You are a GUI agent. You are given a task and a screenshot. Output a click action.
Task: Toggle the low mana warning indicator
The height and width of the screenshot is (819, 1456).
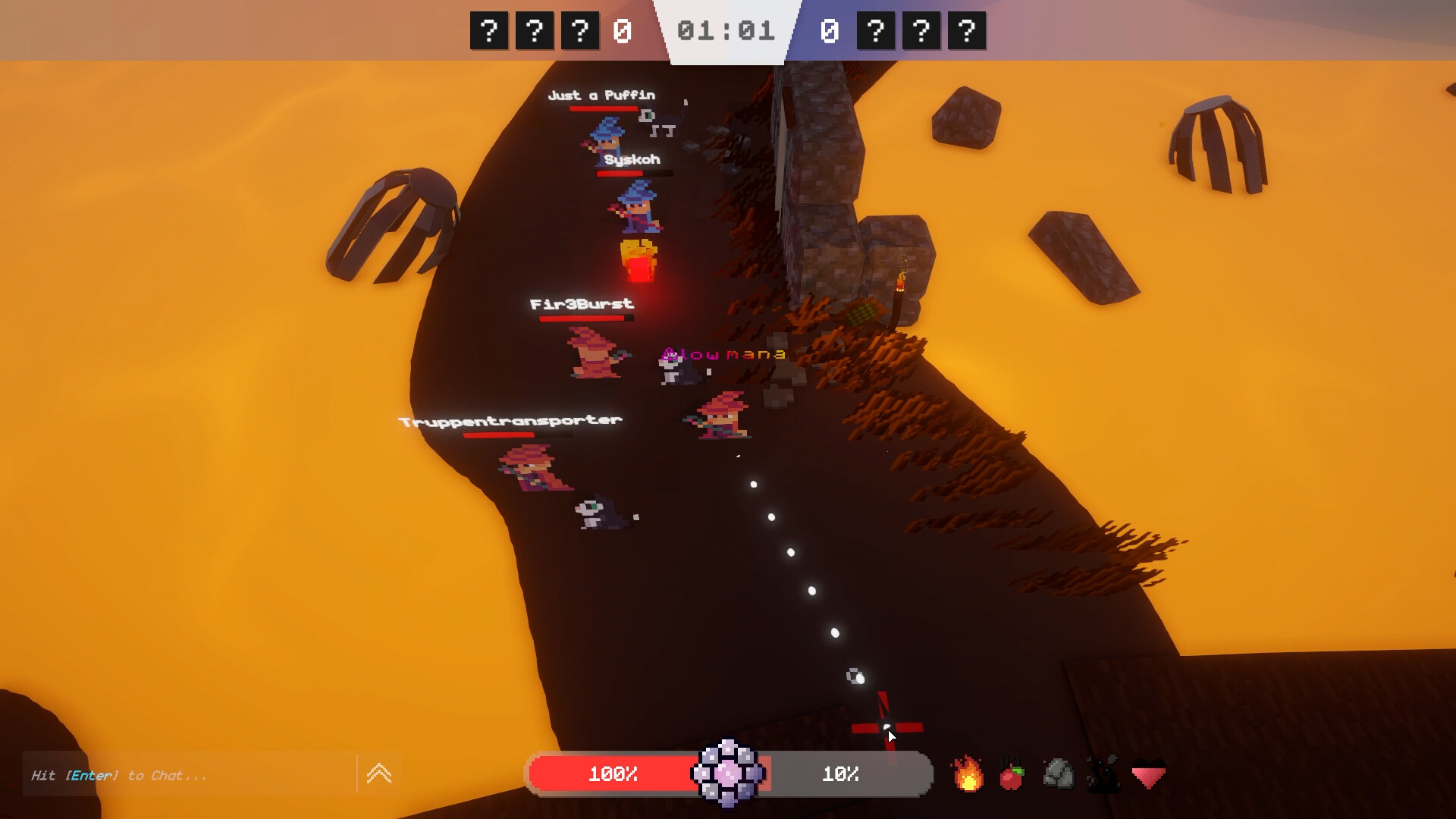(723, 353)
